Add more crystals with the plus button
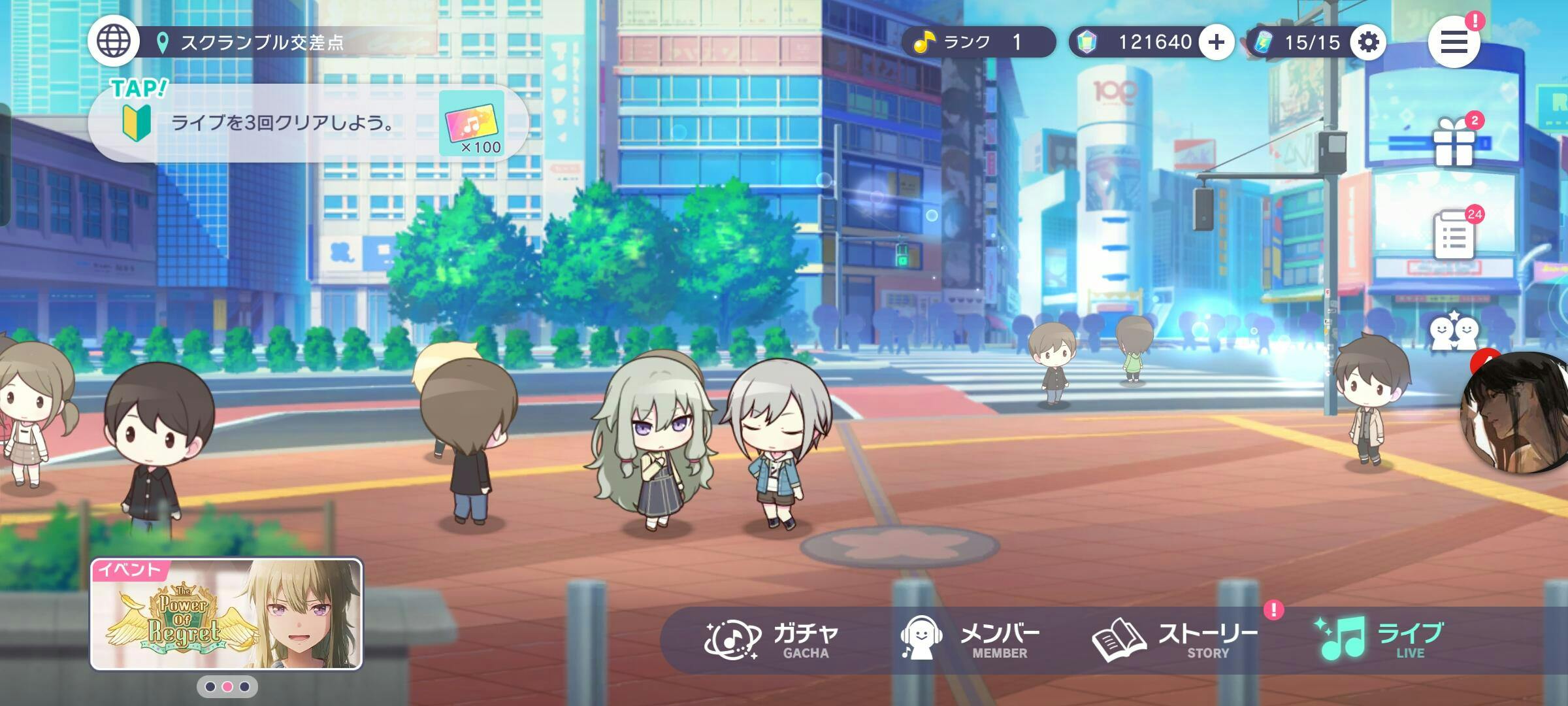This screenshot has width=1568, height=706. (x=1216, y=42)
